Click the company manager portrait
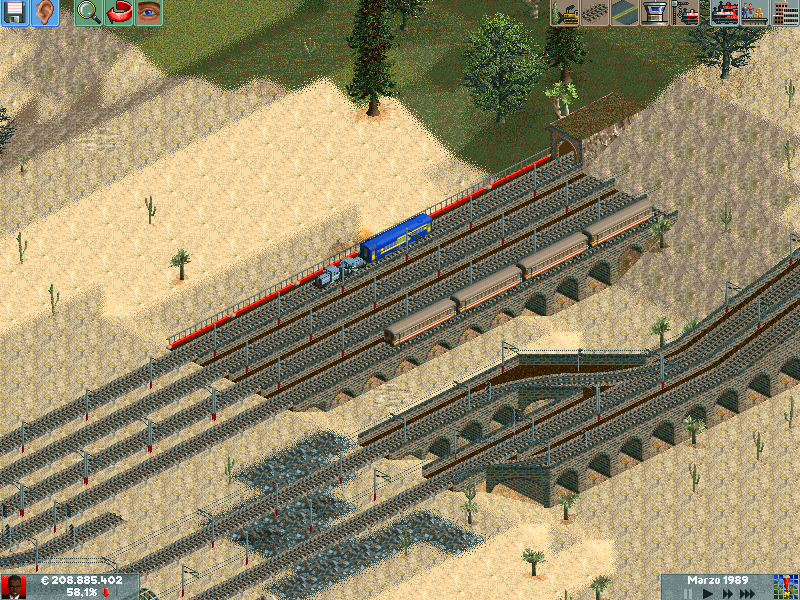Screen dimensions: 800x600 click(14, 586)
